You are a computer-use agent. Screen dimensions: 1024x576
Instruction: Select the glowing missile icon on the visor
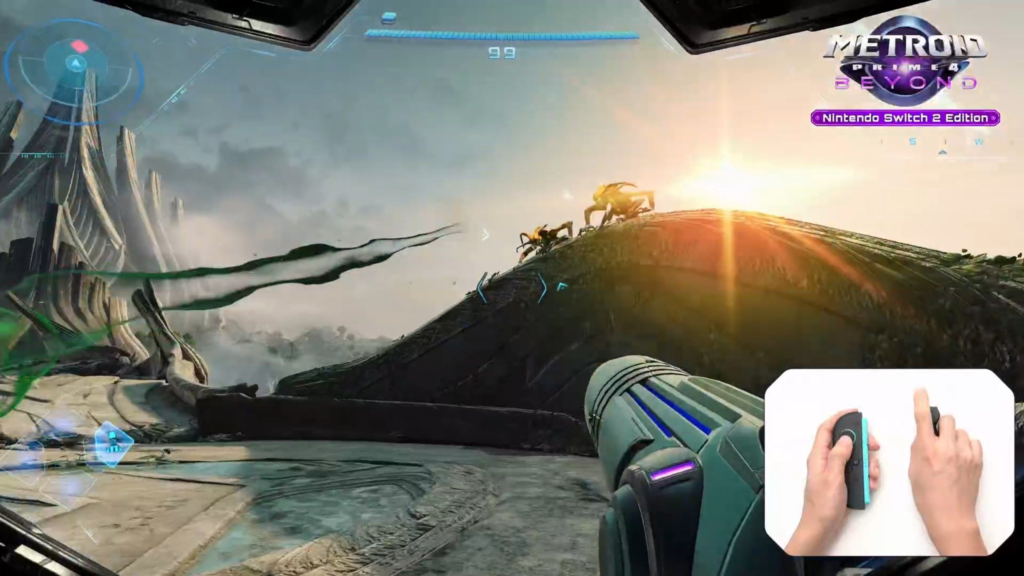point(114,441)
